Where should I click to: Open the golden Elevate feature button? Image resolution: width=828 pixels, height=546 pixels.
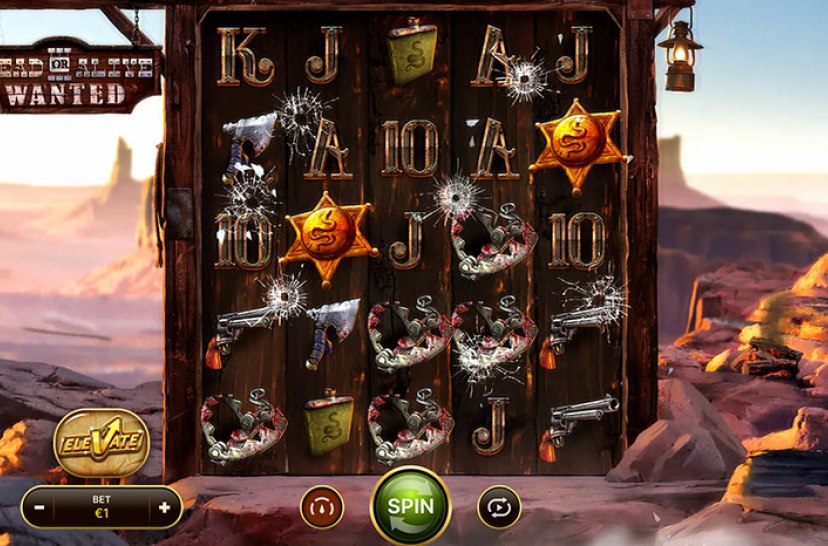102,440
